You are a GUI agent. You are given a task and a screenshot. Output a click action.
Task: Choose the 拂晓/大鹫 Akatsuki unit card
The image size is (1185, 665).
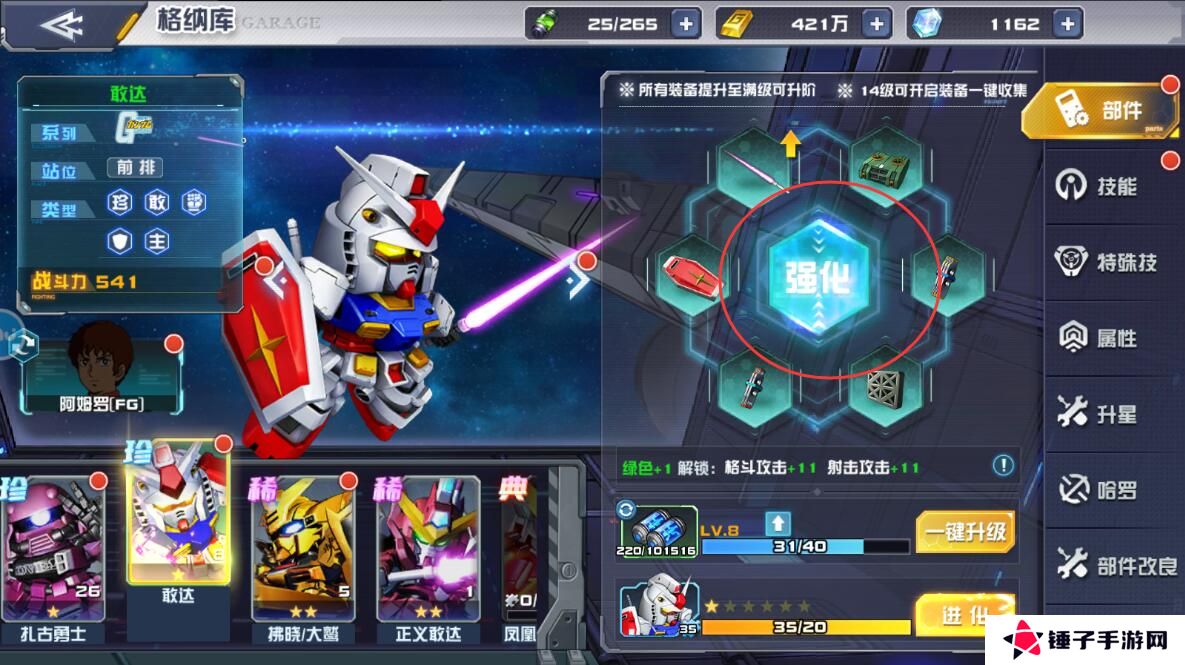[302, 555]
